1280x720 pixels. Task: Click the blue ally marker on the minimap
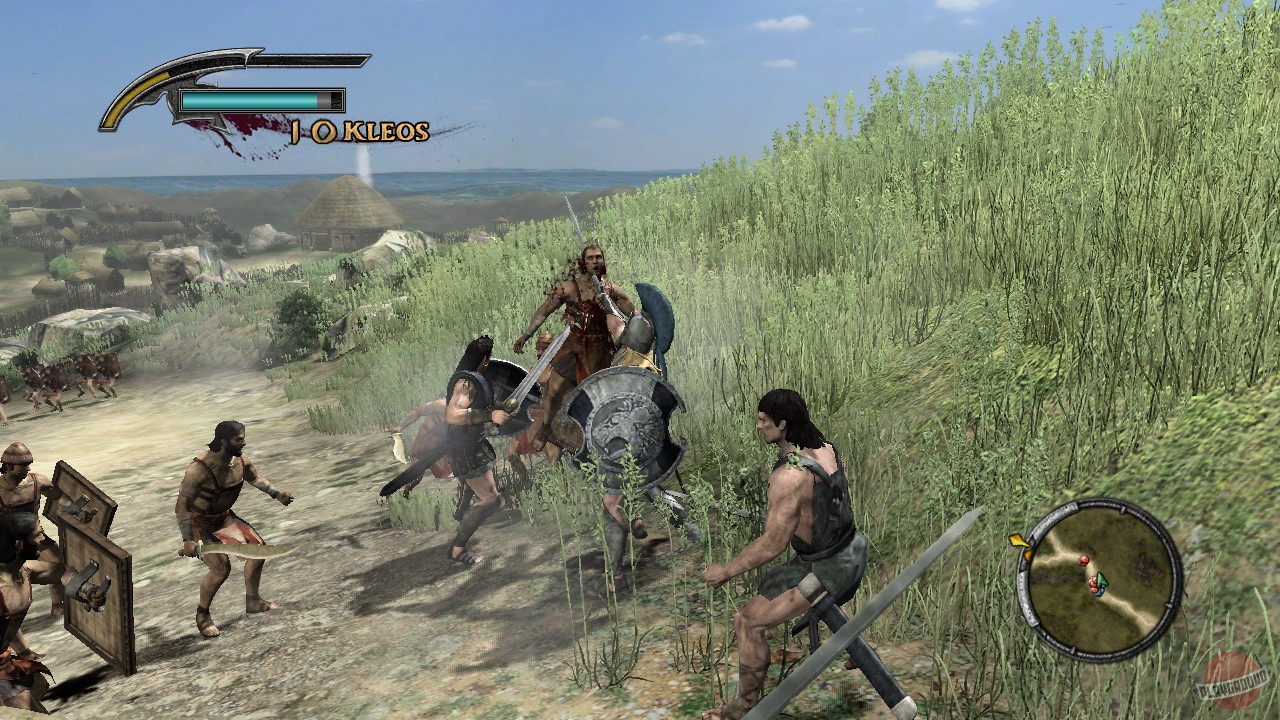click(x=1101, y=593)
